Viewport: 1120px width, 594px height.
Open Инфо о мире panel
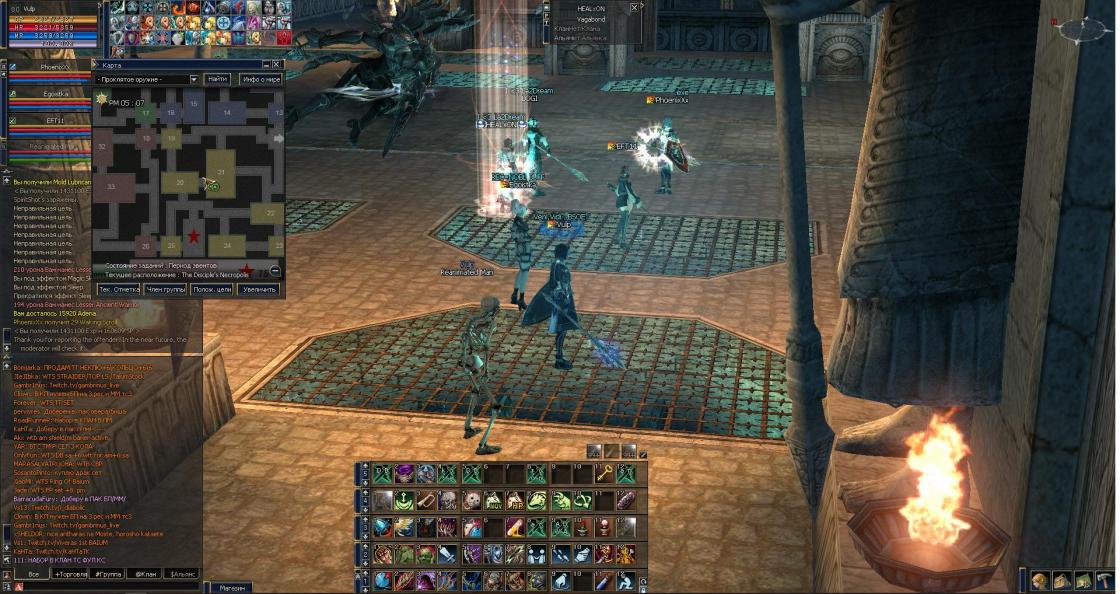pyautogui.click(x=260, y=79)
